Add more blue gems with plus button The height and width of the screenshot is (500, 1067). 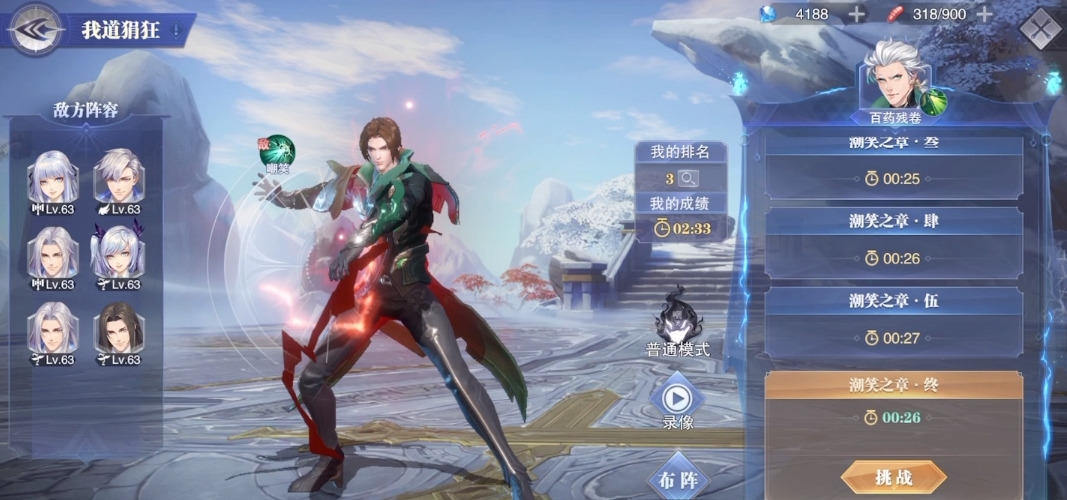(857, 14)
